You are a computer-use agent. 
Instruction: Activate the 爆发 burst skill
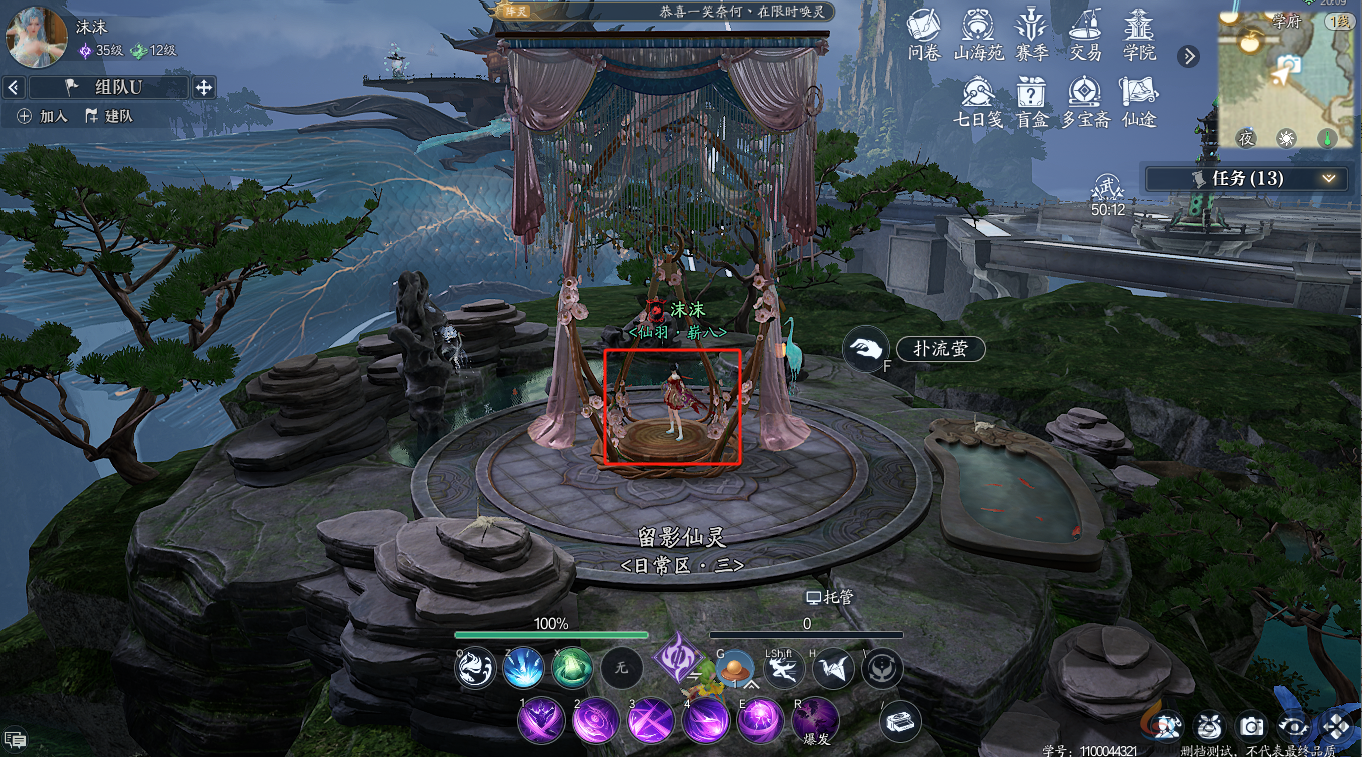[x=816, y=718]
